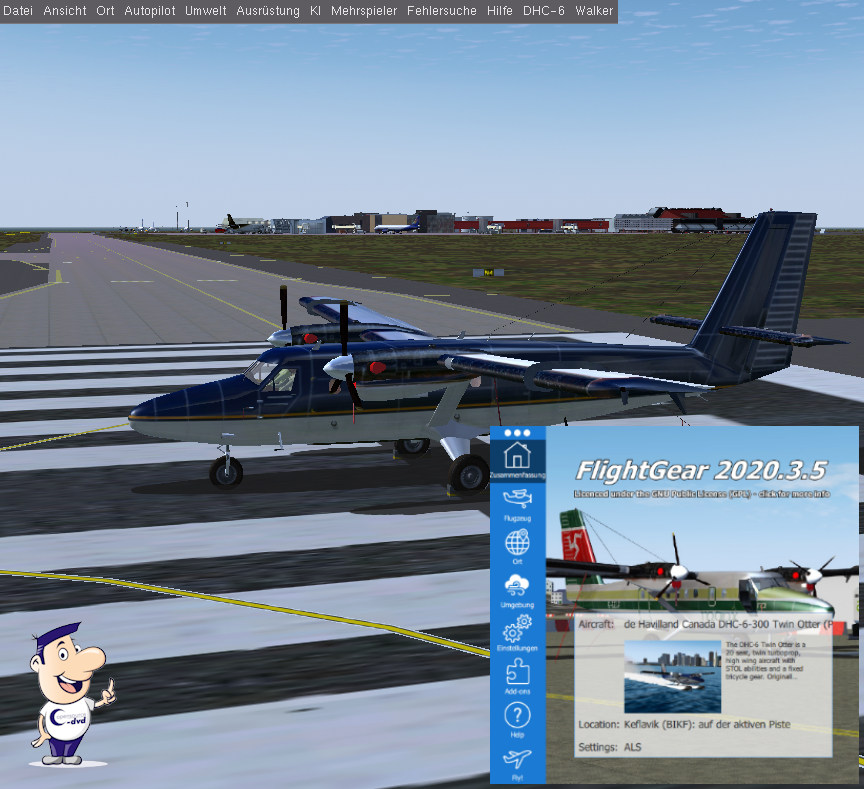Switch to the Add-ons puzzle tab
The image size is (864, 789).
pos(517,677)
